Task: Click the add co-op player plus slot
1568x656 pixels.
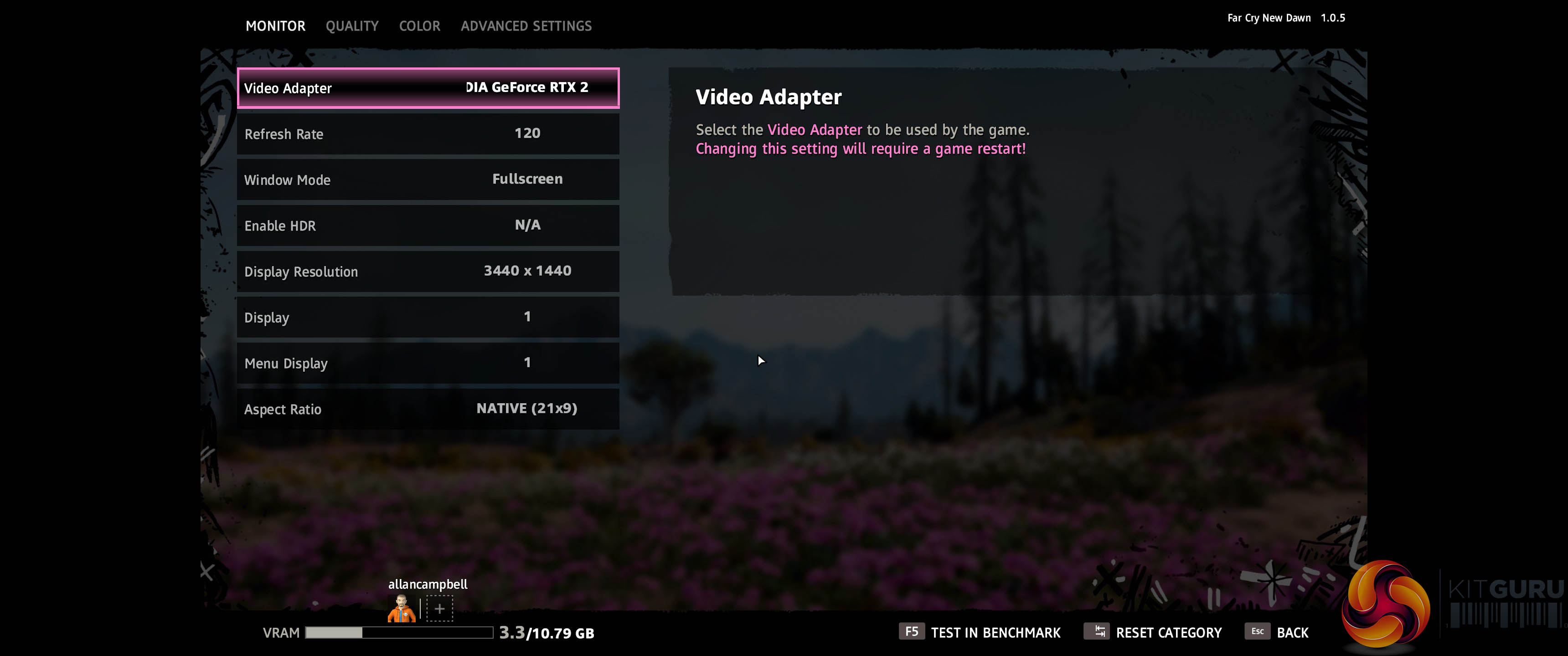Action: 439,609
